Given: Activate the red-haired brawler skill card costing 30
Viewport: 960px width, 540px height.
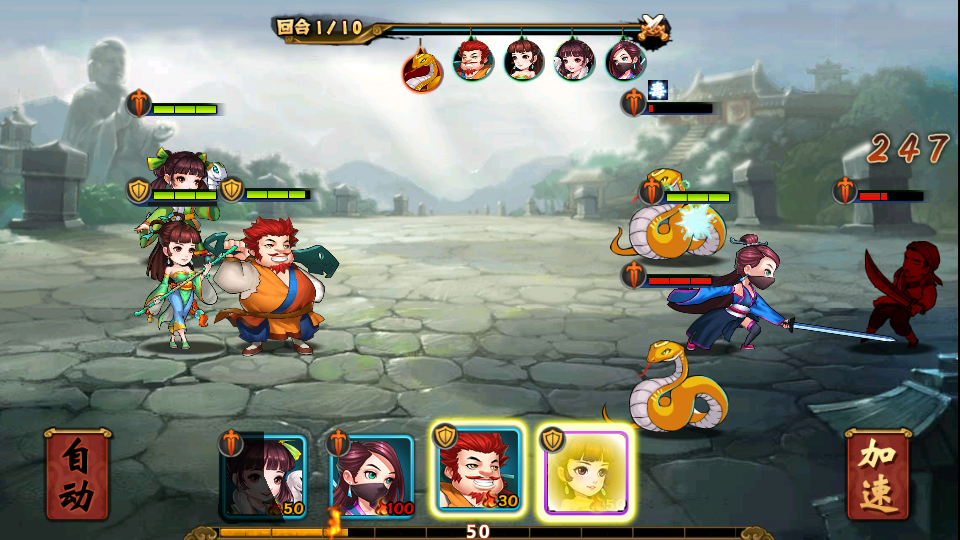Looking at the screenshot, I should 478,470.
